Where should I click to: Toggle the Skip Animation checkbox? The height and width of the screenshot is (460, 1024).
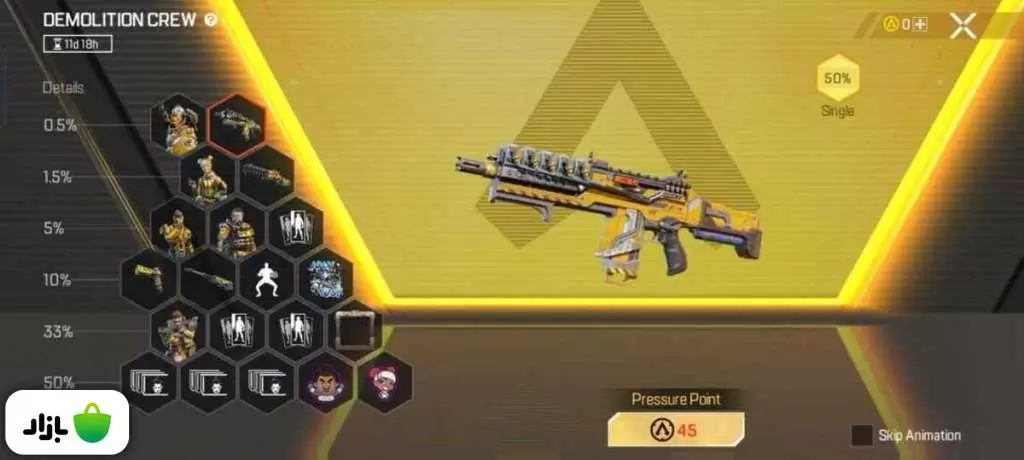(861, 435)
